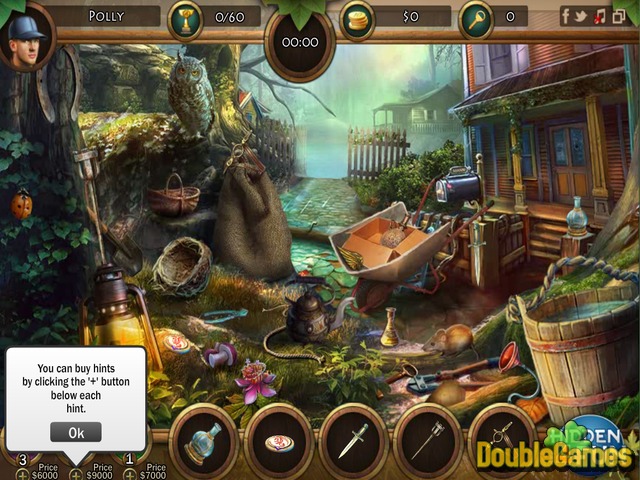
Task: Toggle the music mute icon
Action: point(599,16)
